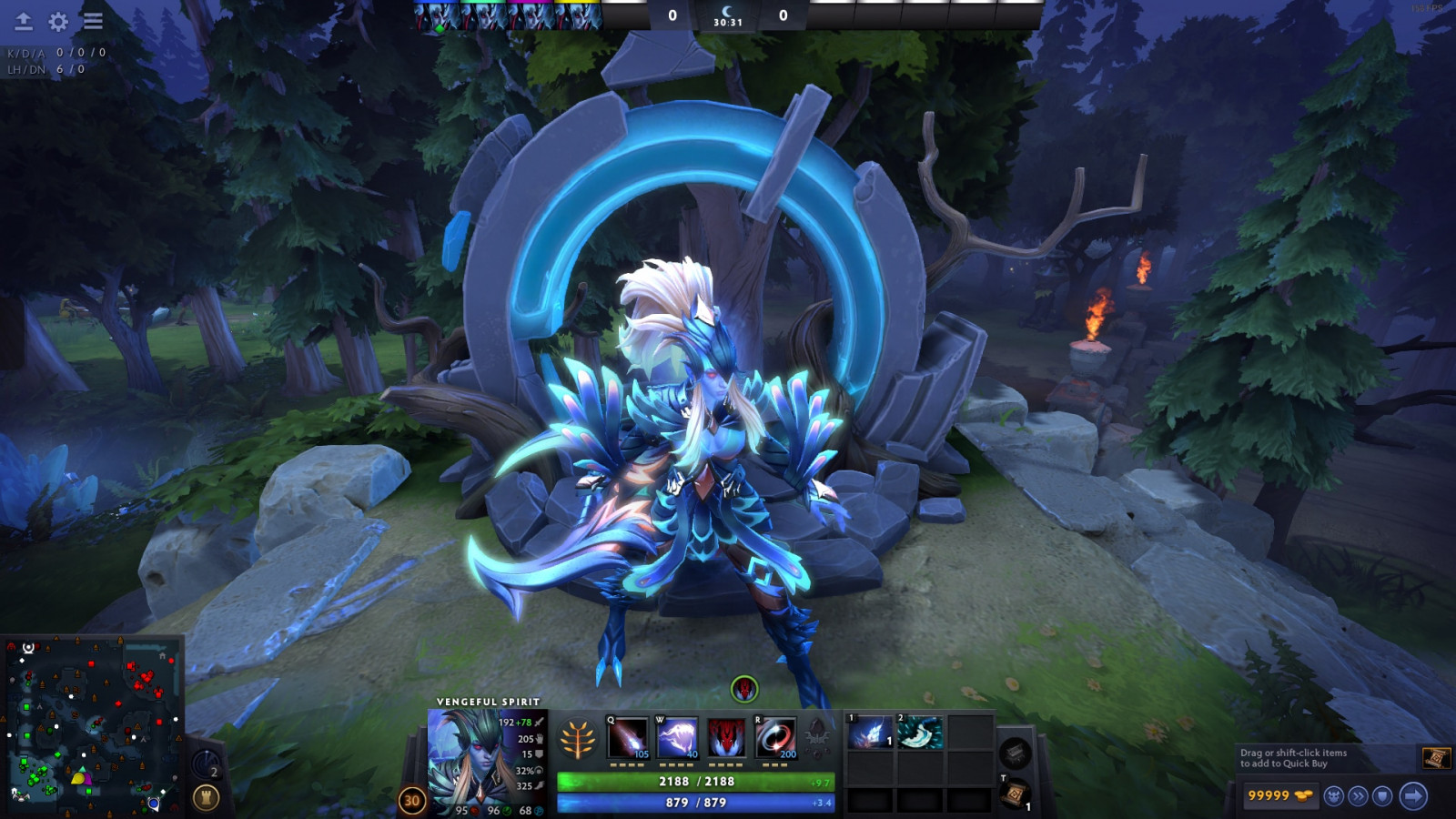1456x819 pixels.
Task: Activate courier speed burst double-arrow button
Action: tap(1358, 796)
